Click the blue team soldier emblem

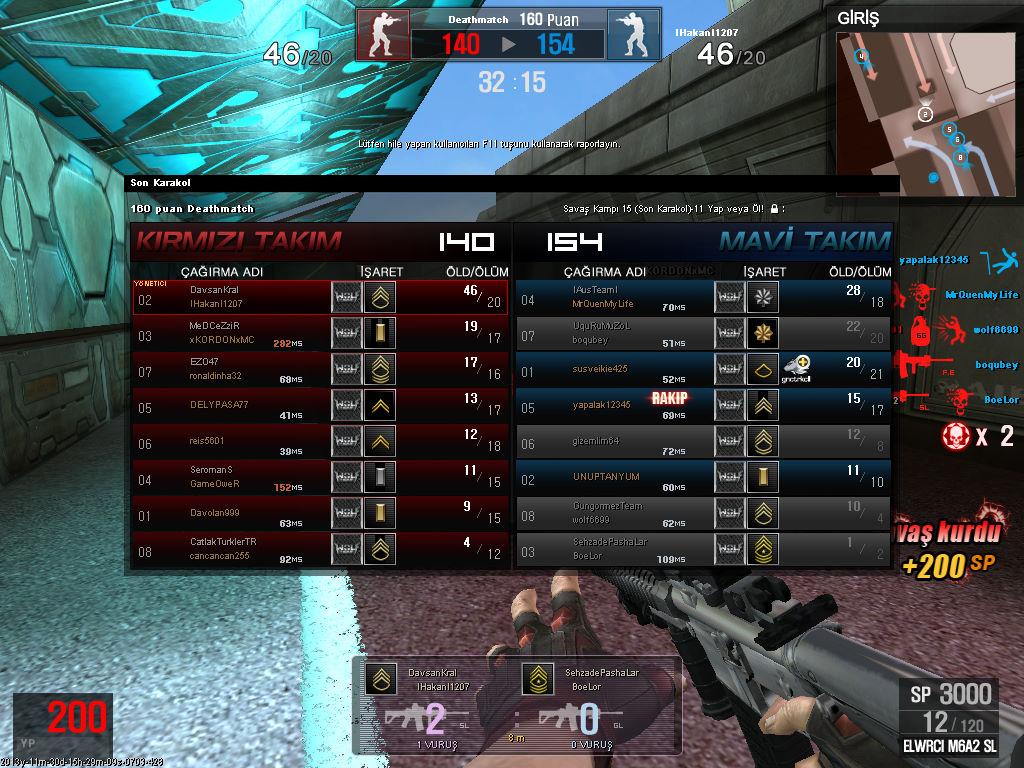pos(633,34)
